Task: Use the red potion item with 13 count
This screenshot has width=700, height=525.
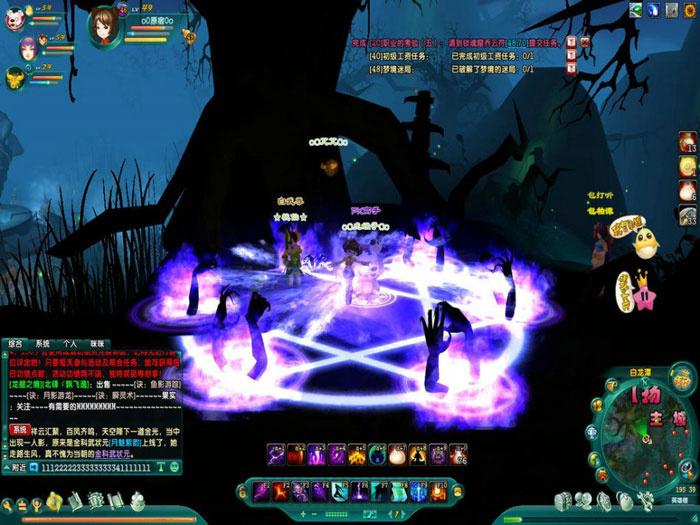Action: point(688,142)
